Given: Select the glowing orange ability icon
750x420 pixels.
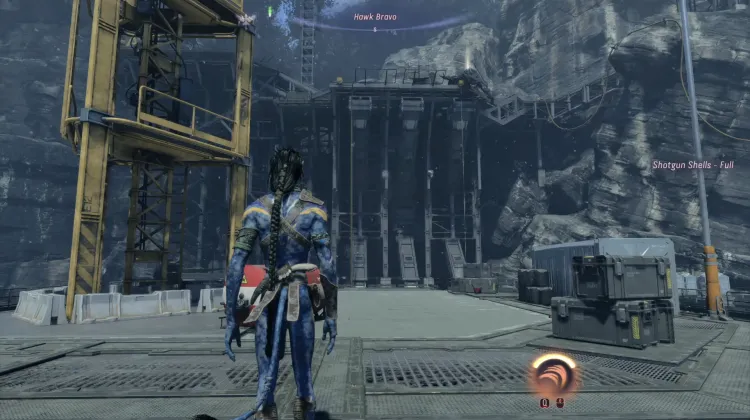Looking at the screenshot, I should (553, 374).
